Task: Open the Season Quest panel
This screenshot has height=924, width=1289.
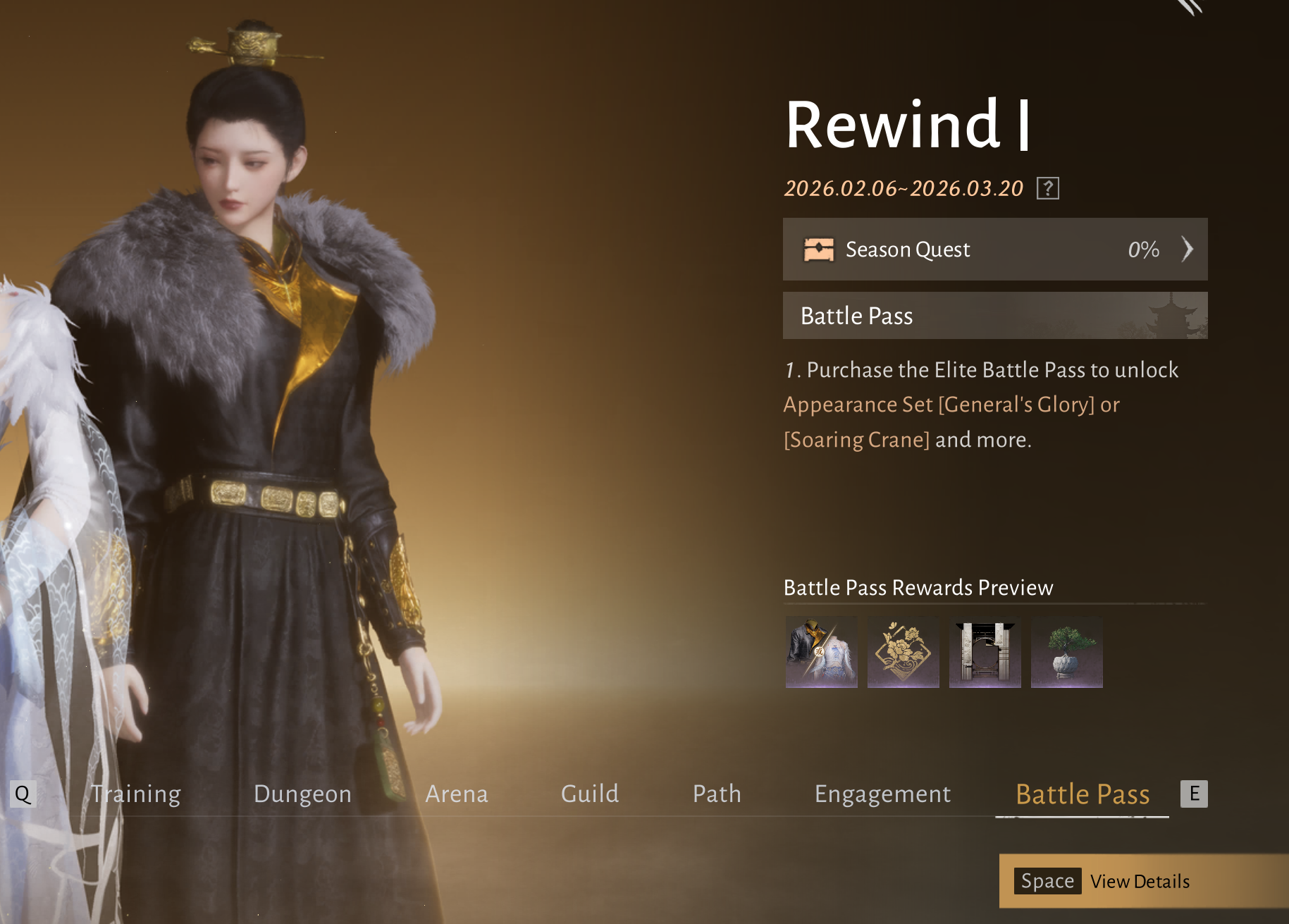Action: [994, 250]
